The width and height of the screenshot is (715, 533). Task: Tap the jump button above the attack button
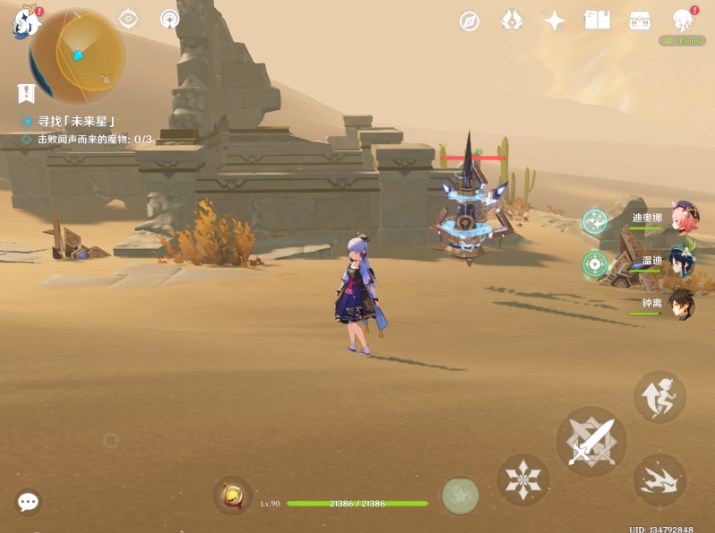click(659, 397)
